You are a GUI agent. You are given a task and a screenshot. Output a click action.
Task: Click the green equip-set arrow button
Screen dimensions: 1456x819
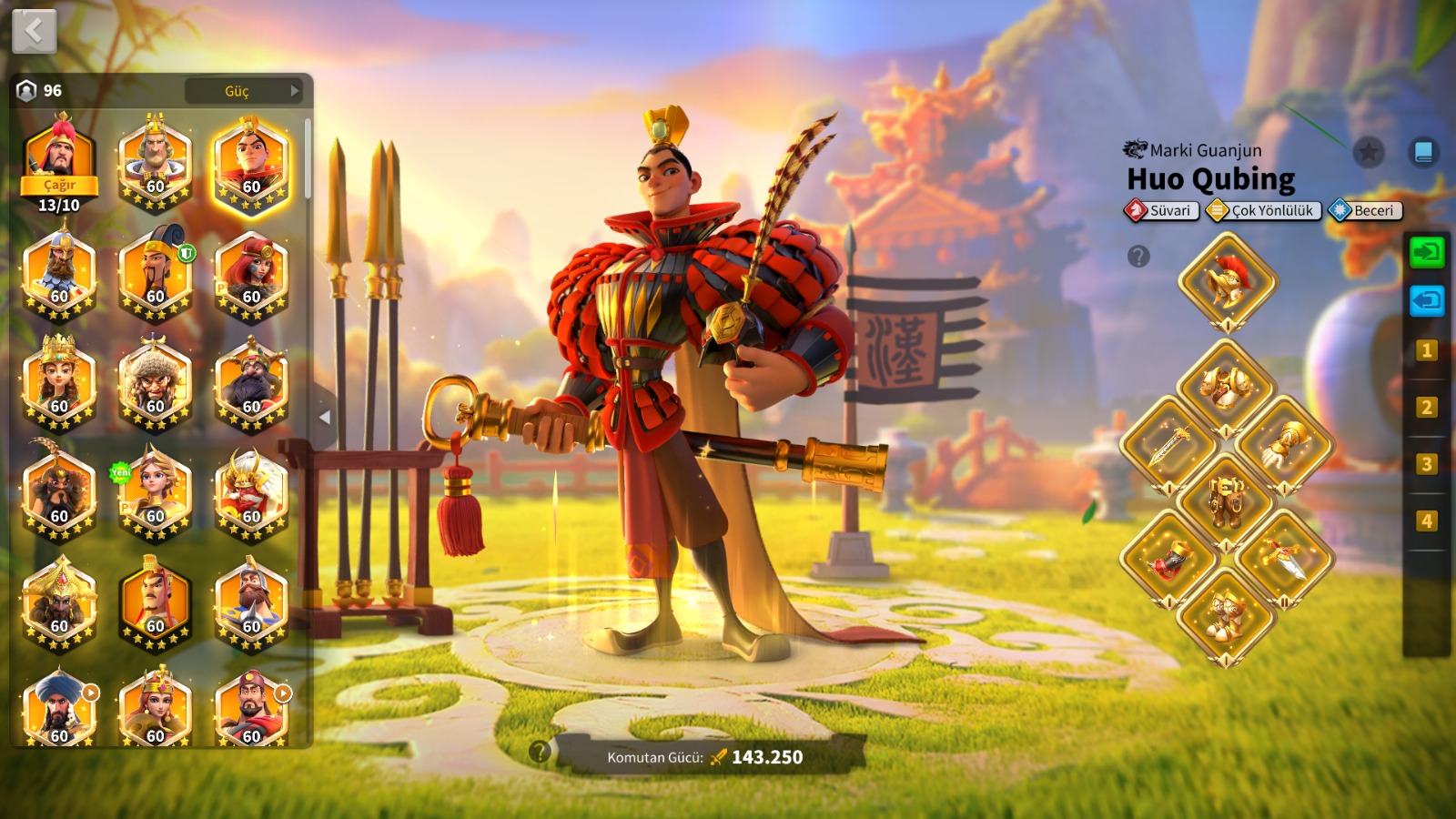[1426, 252]
